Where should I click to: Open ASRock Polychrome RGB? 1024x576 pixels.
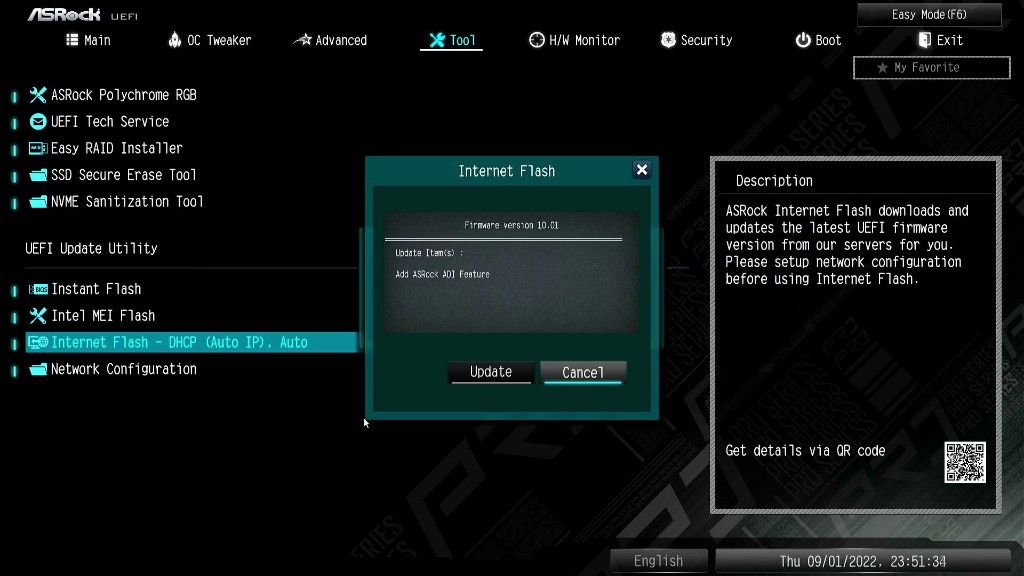pos(123,95)
